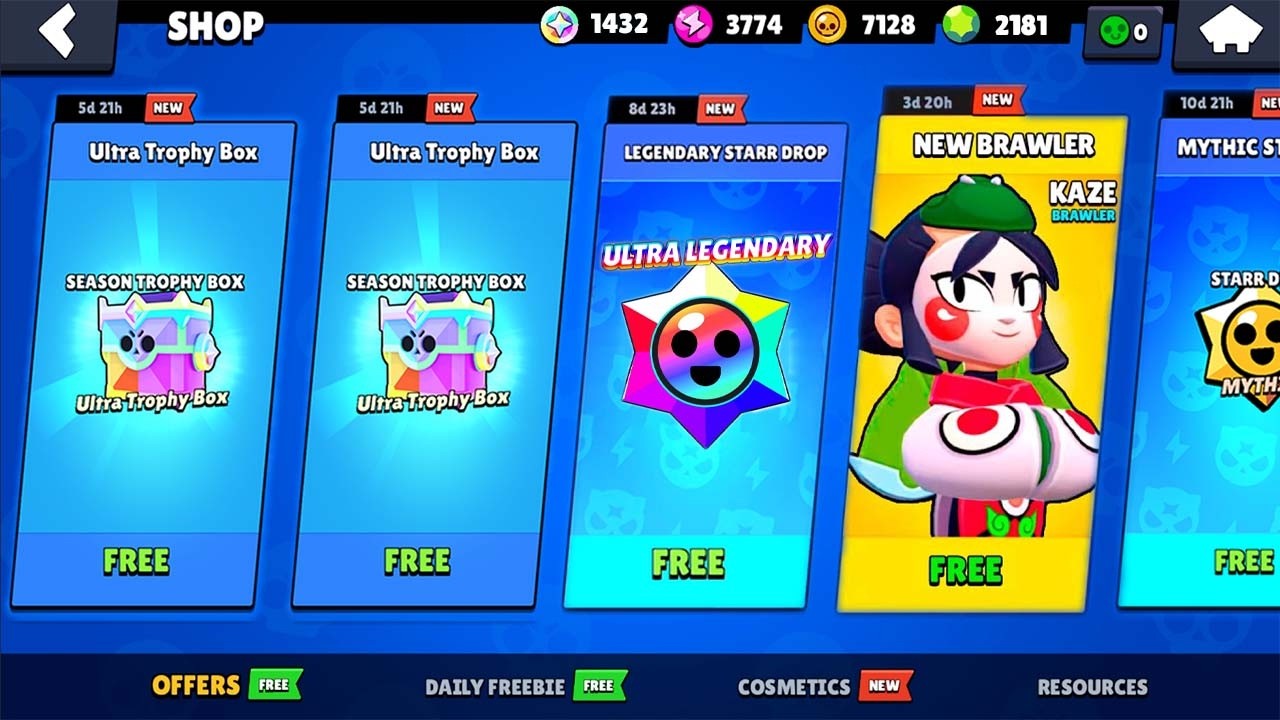This screenshot has height=720, width=1280.
Task: Claim the free Legendary Starr Drop
Action: [688, 563]
